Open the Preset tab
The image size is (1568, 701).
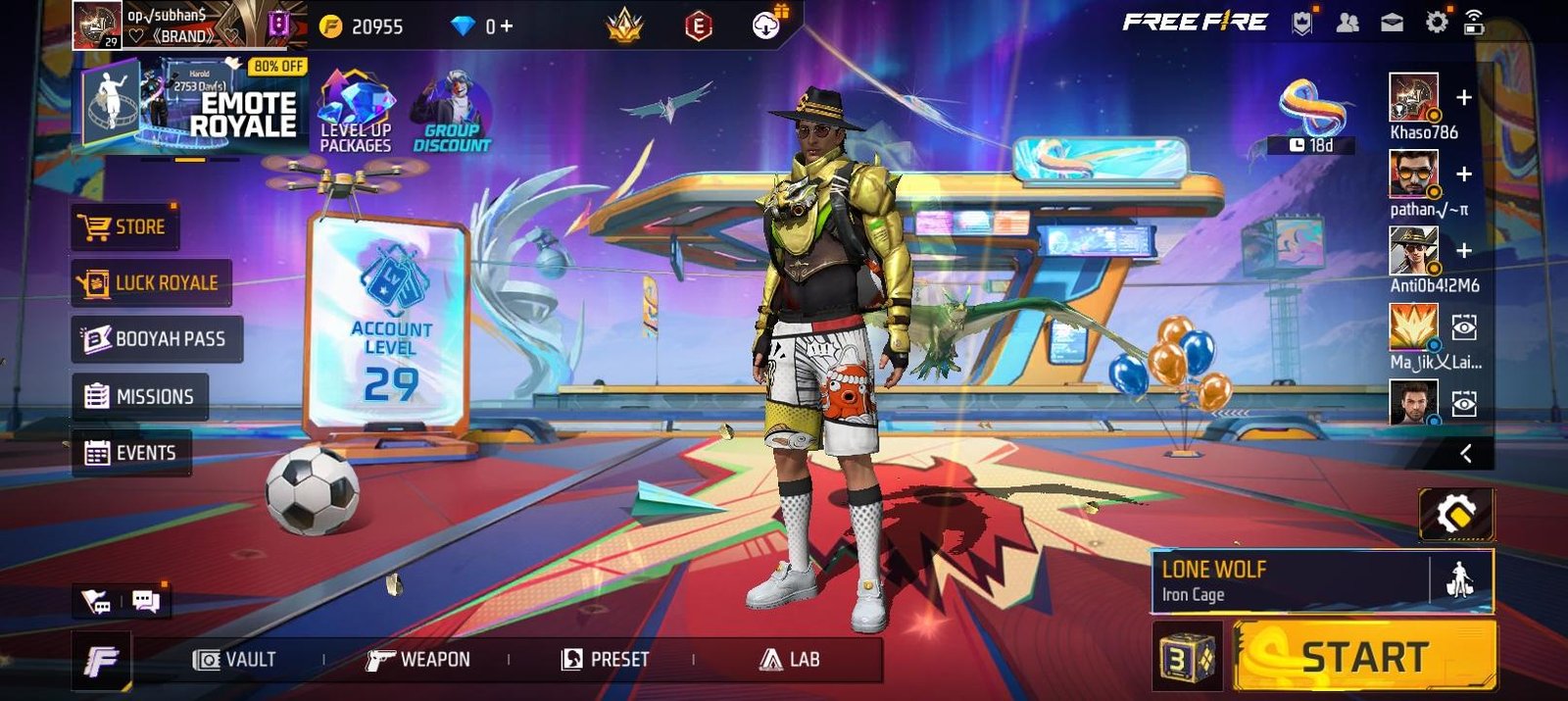click(x=606, y=660)
